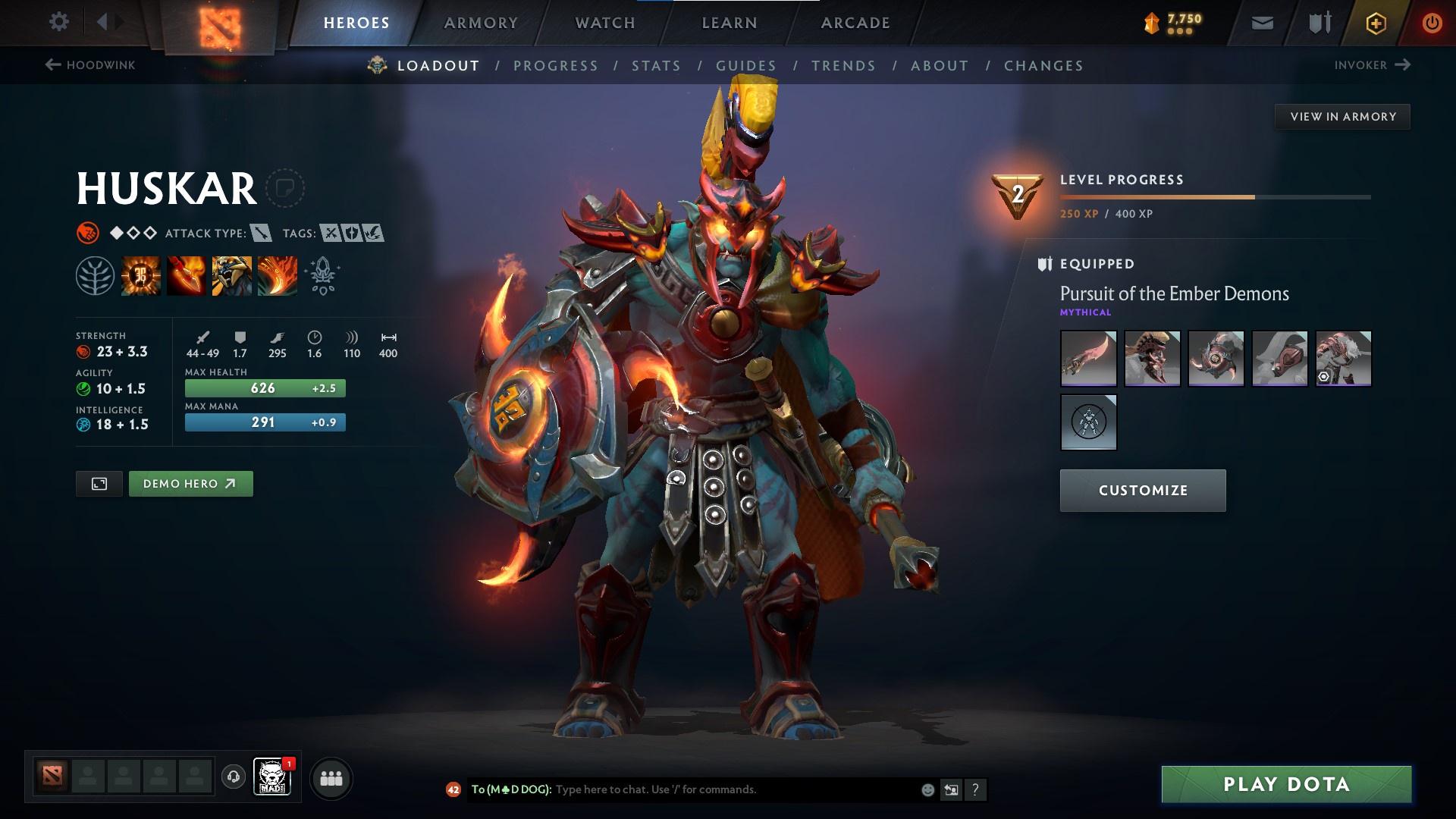Switch to the ARCADE tab
Viewport: 1456px width, 819px height.
pyautogui.click(x=855, y=23)
